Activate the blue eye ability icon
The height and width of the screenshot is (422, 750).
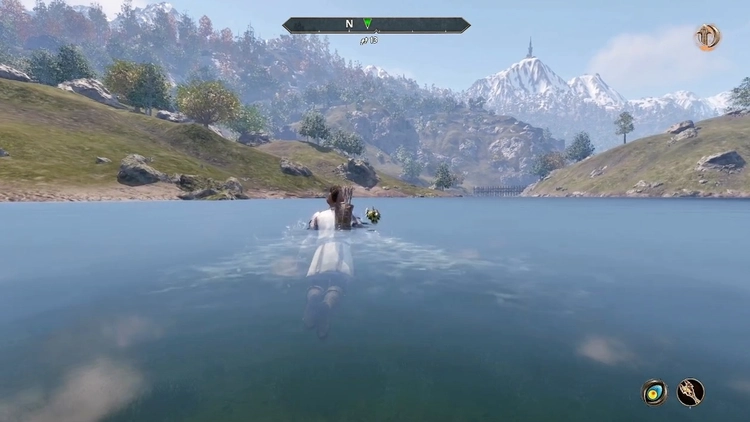655,392
